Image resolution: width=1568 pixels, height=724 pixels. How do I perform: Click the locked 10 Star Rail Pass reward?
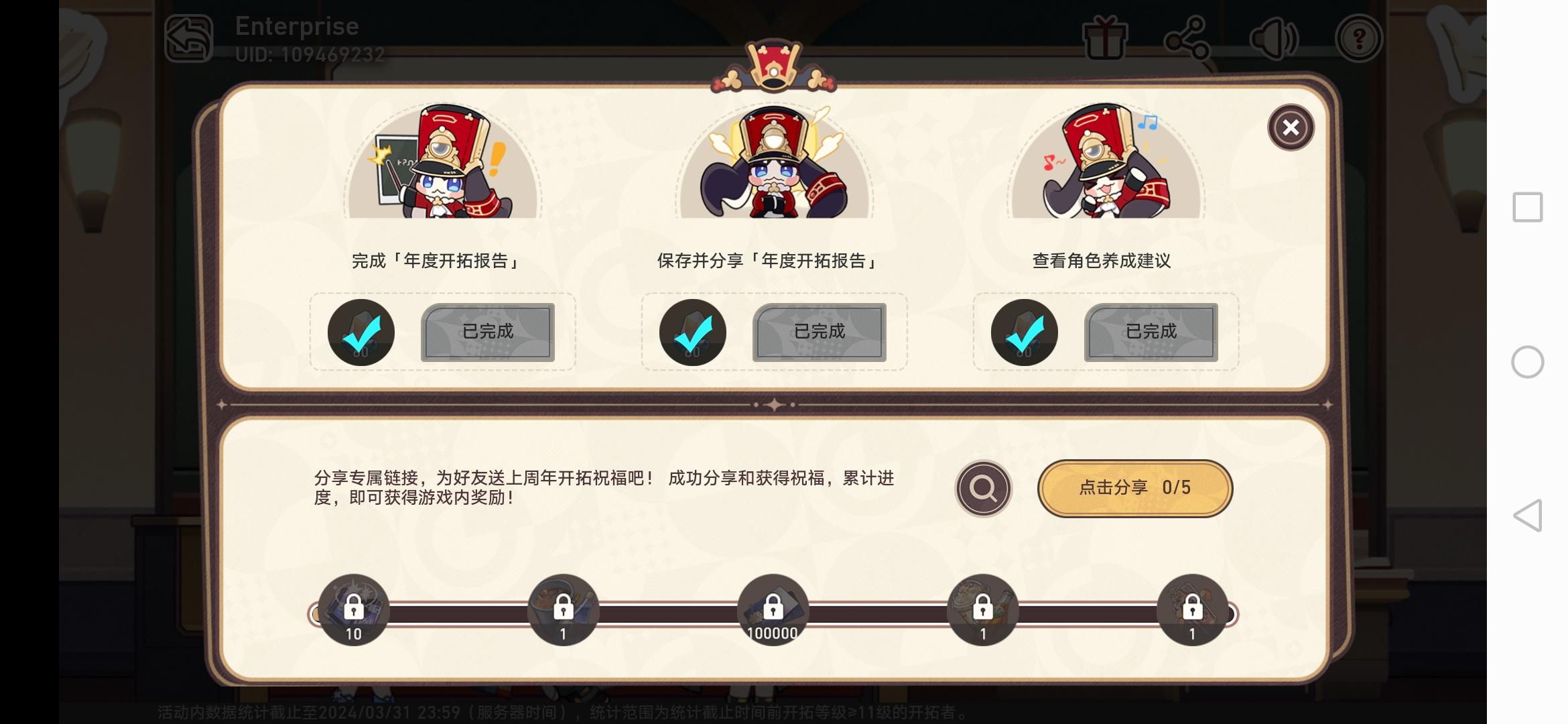354,609
